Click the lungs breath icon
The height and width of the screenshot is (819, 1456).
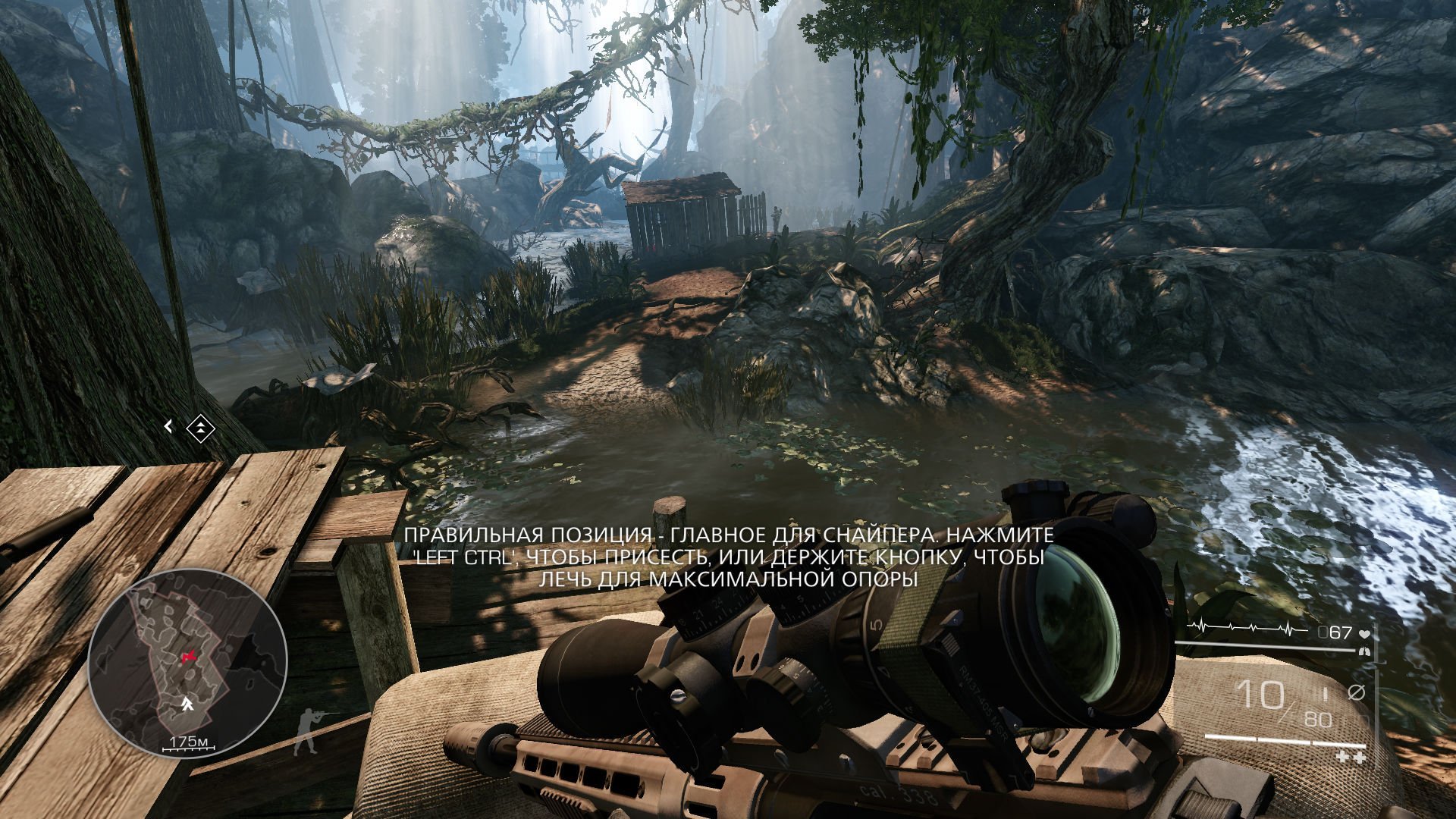[1364, 651]
